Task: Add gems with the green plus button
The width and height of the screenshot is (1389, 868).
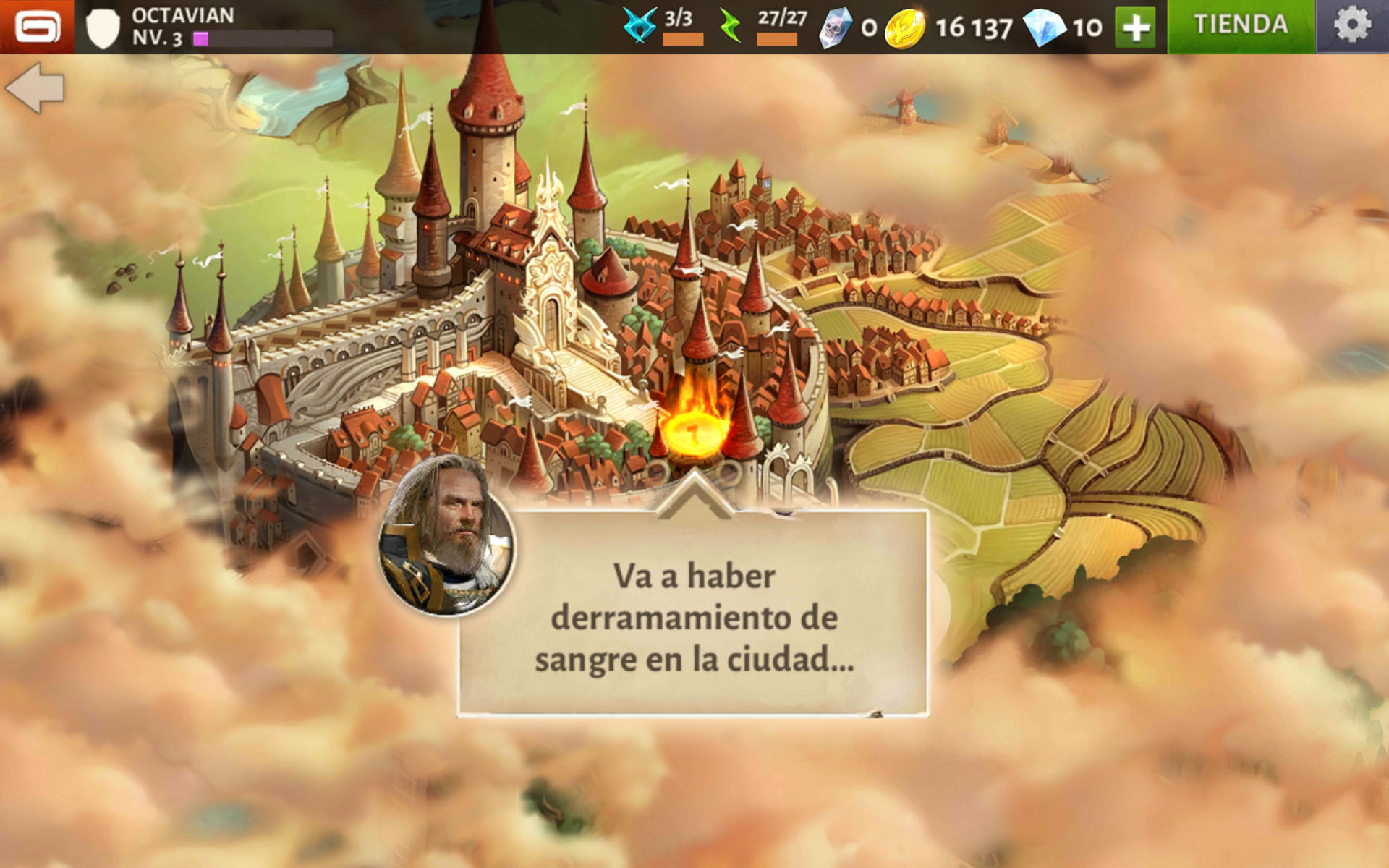Action: pos(1134,27)
